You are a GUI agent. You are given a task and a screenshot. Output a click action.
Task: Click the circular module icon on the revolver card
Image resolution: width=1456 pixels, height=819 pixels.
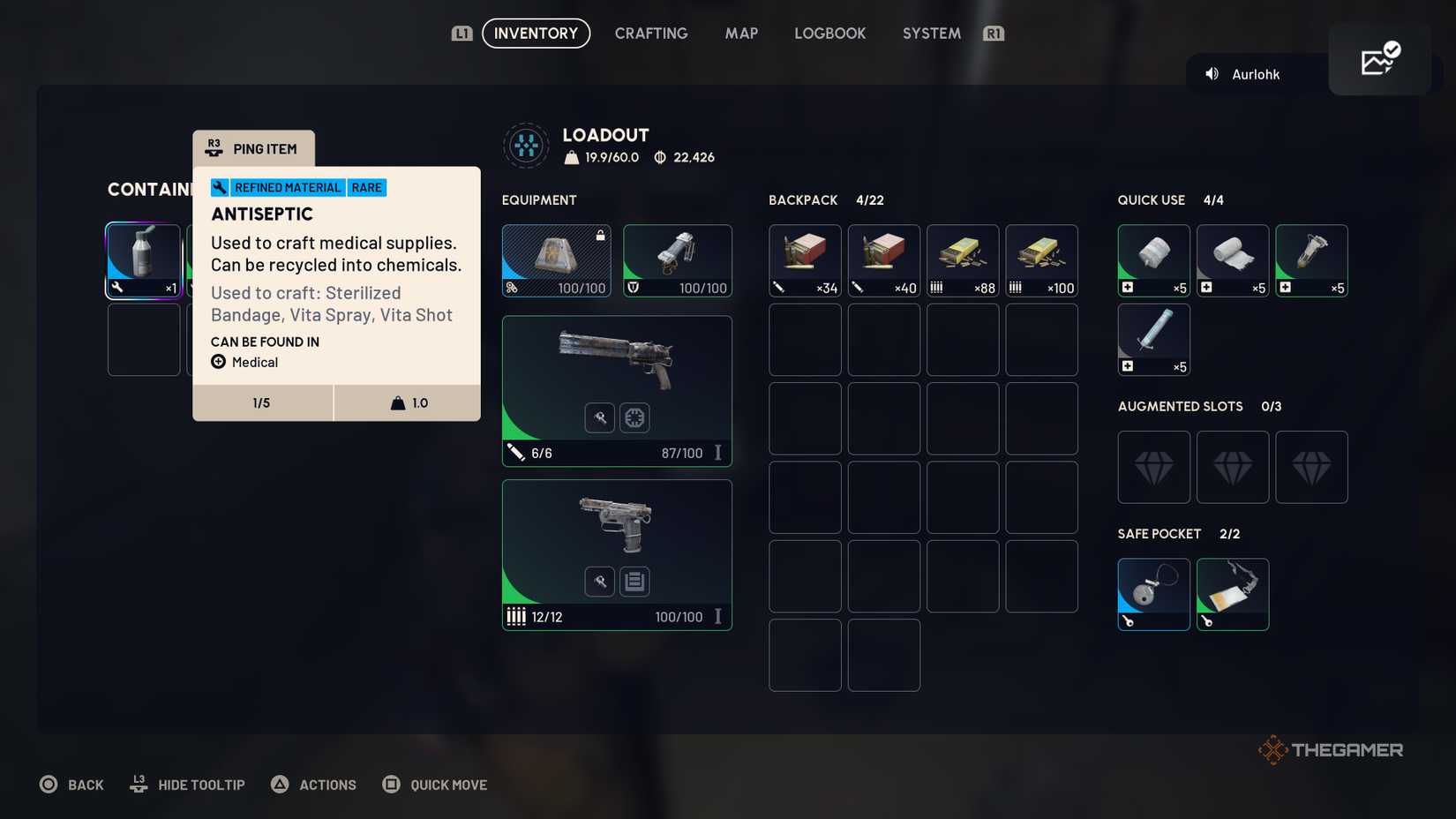pos(634,417)
